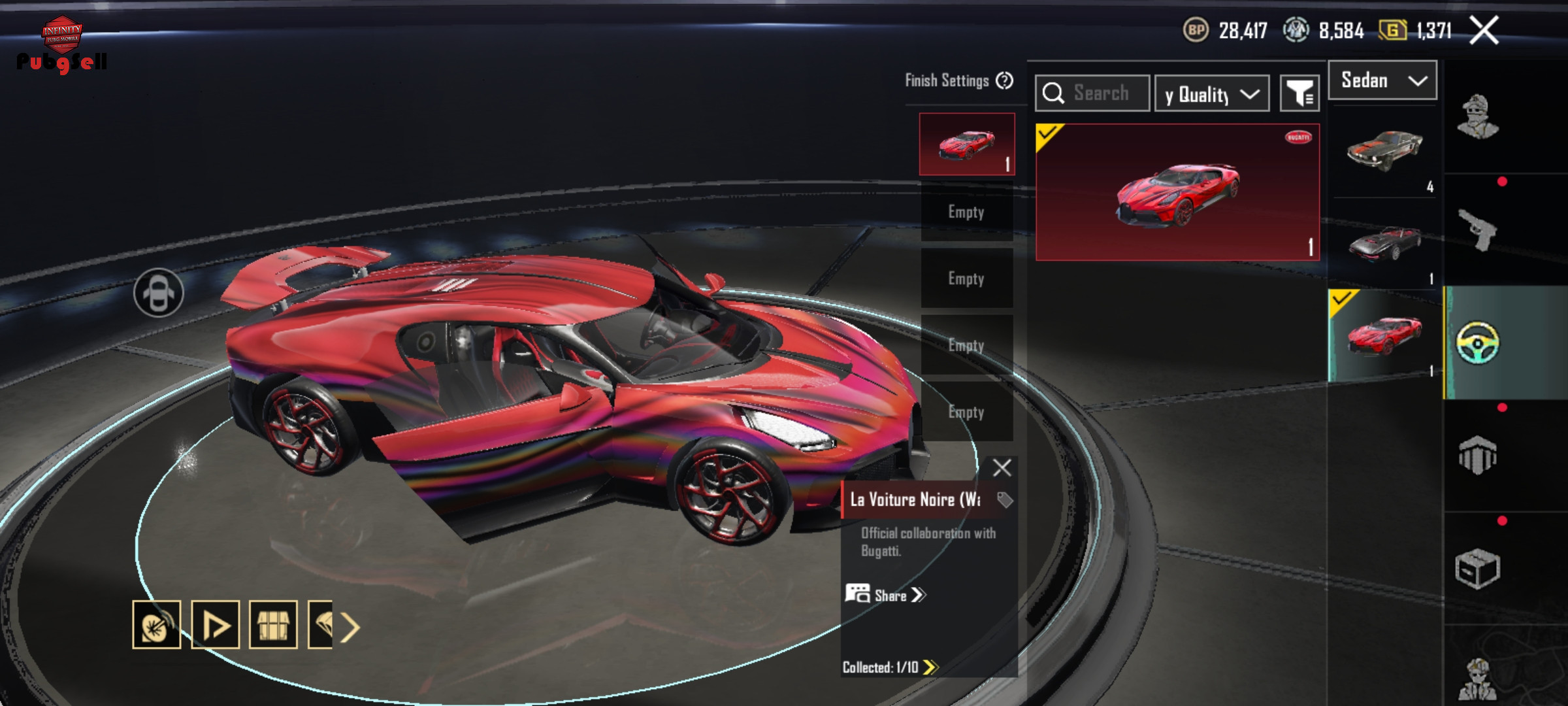The width and height of the screenshot is (1568, 706).
Task: Expand the Sedan vehicle type dropdown
Action: (1382, 80)
